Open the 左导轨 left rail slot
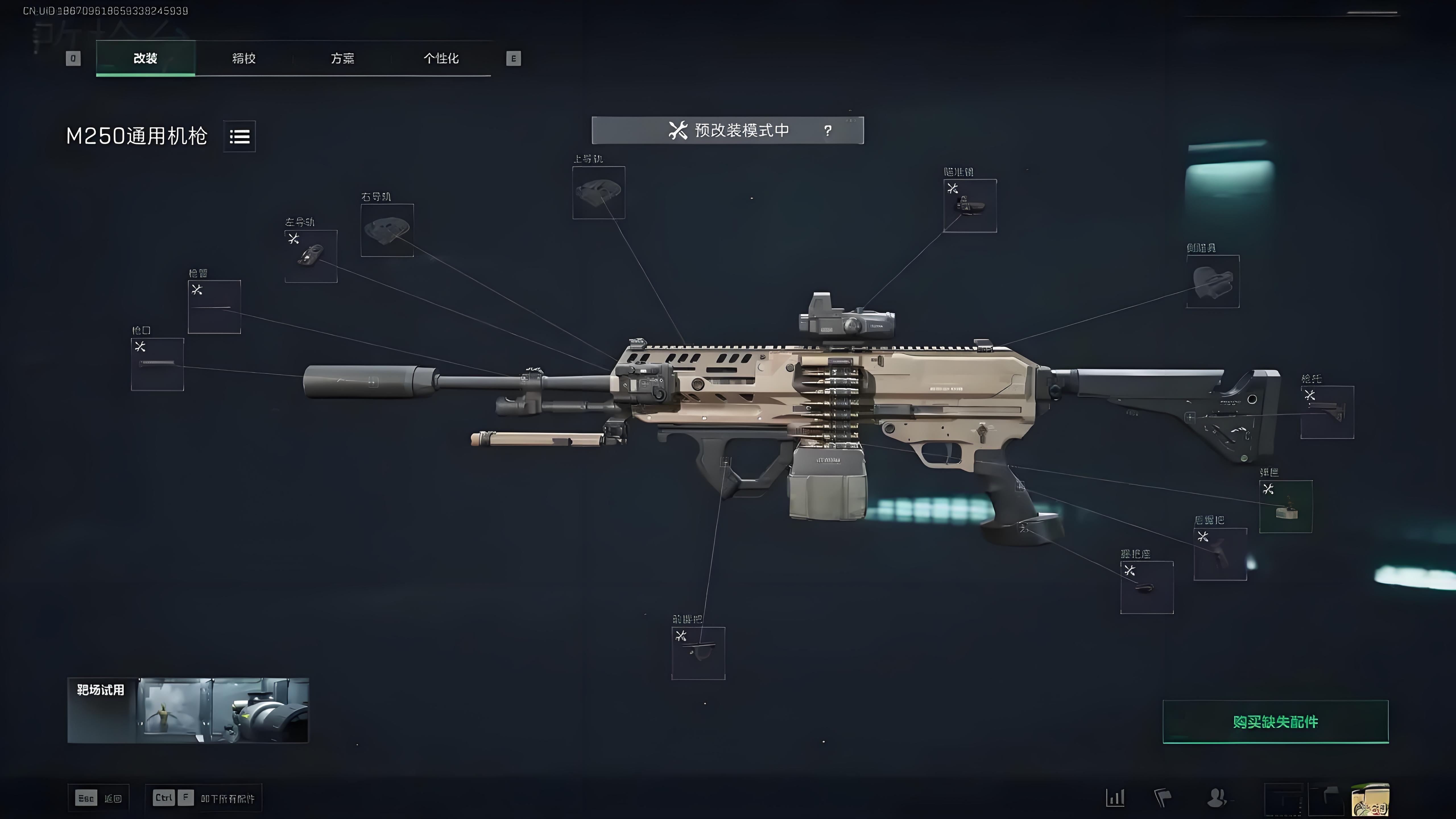The height and width of the screenshot is (819, 1456). (311, 256)
